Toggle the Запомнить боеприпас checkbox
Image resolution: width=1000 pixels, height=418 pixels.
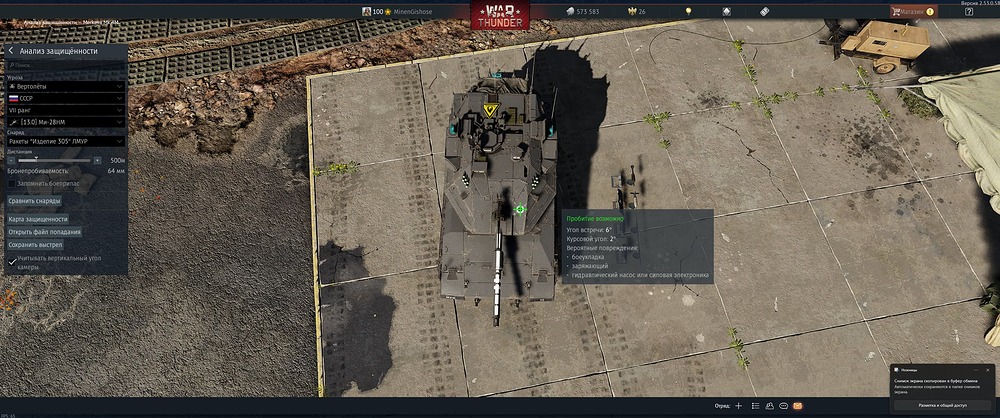[12, 183]
